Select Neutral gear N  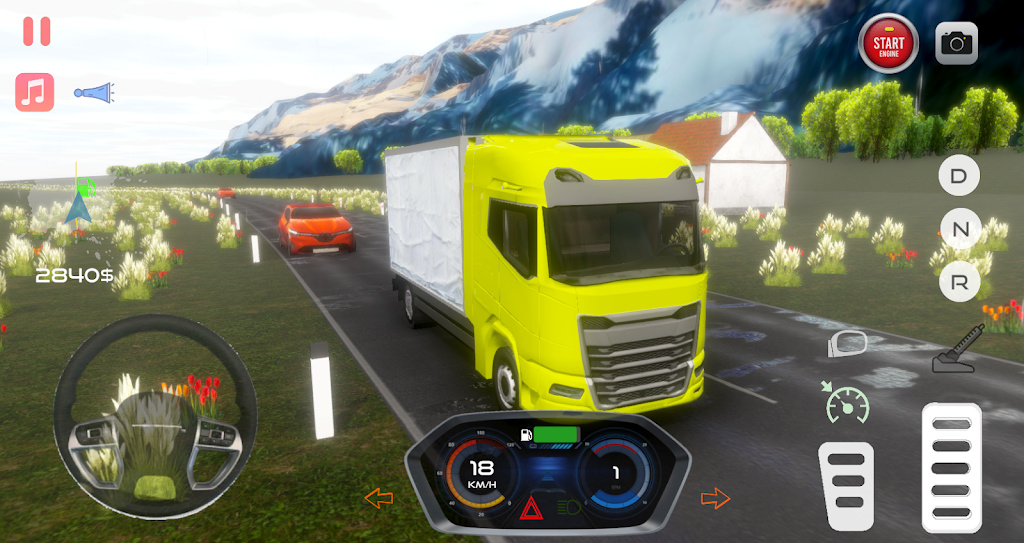click(959, 229)
